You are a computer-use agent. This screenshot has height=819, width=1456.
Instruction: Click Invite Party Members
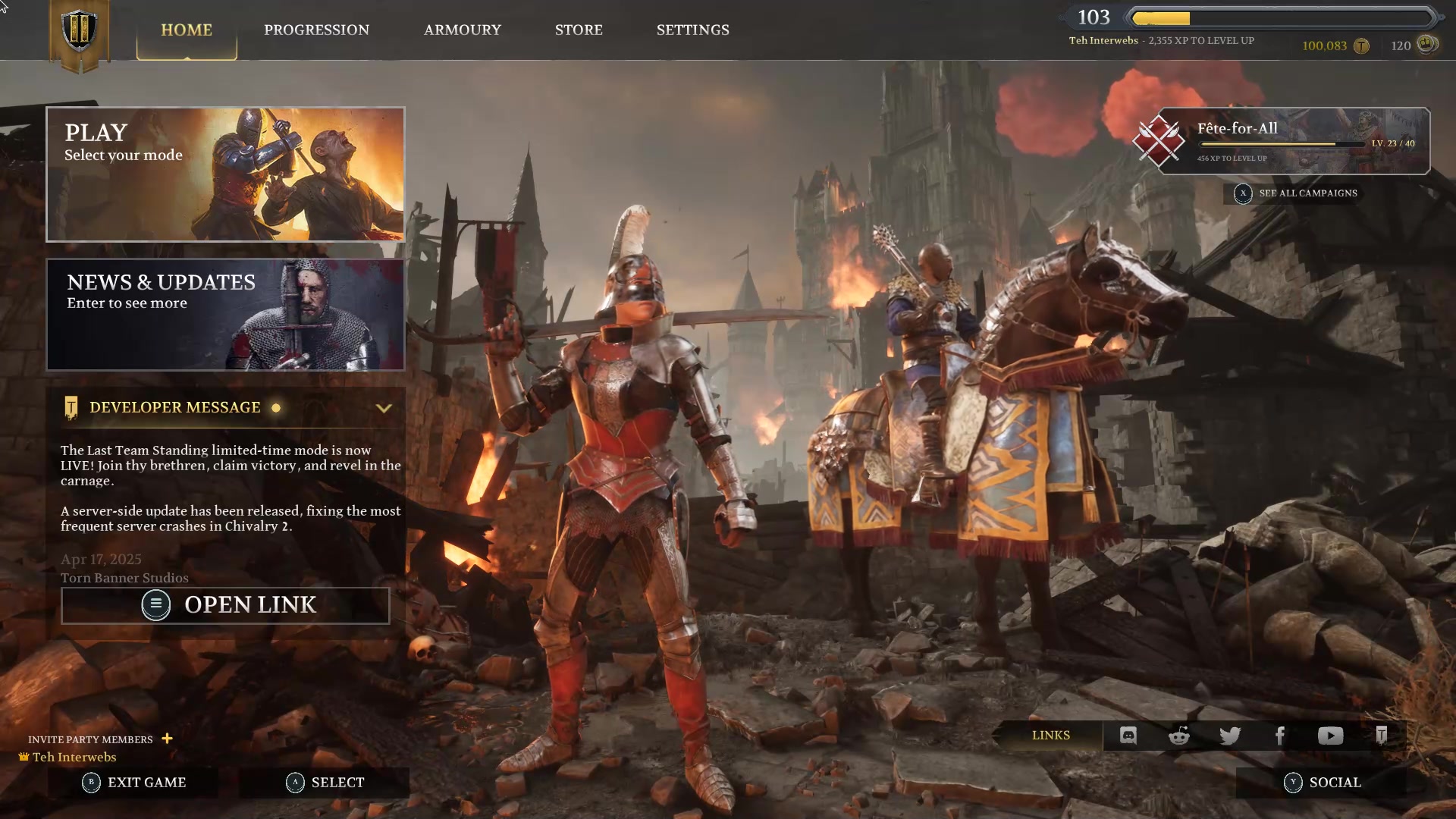[99, 739]
